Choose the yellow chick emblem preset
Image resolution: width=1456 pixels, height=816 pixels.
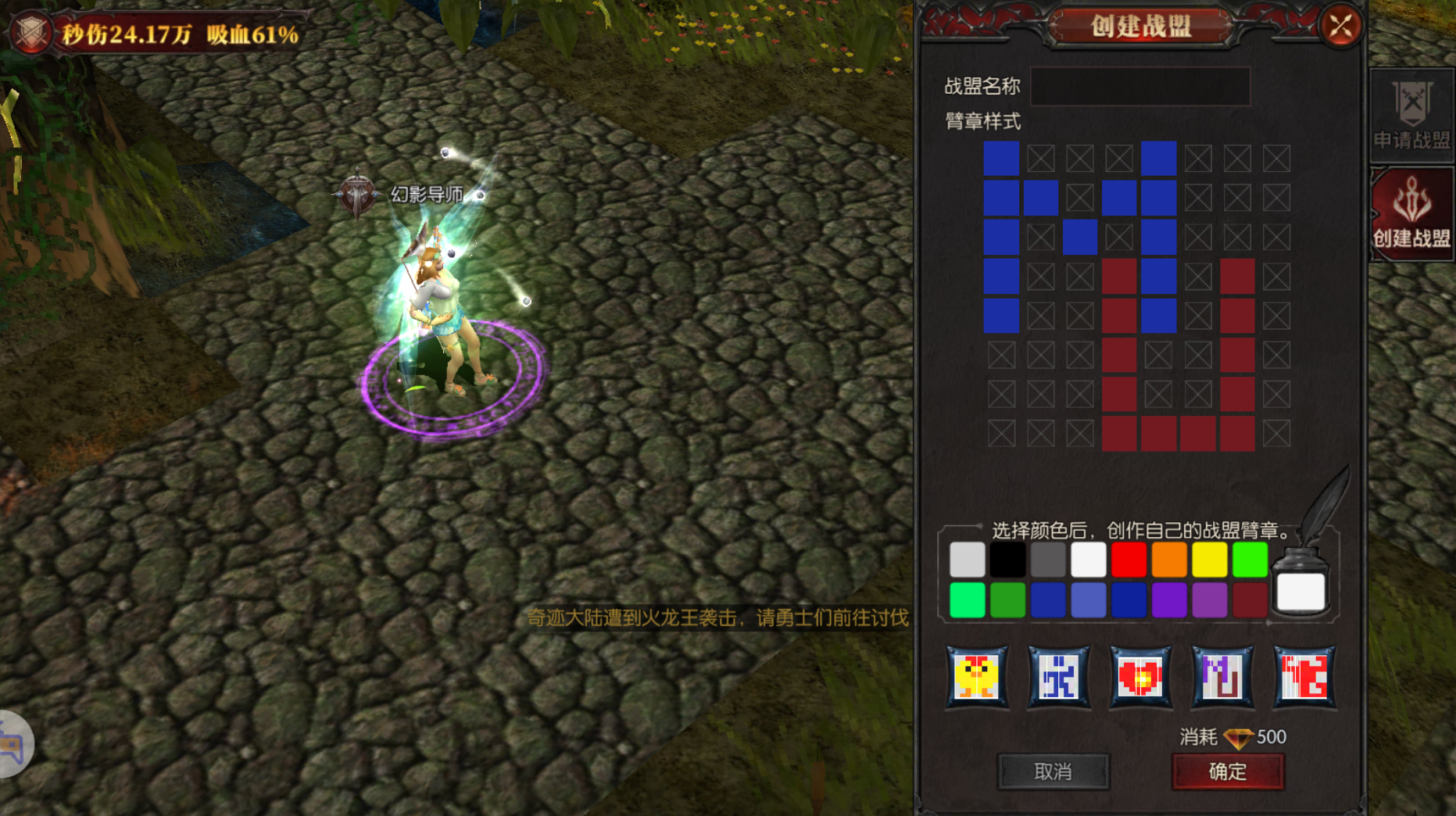tap(977, 676)
